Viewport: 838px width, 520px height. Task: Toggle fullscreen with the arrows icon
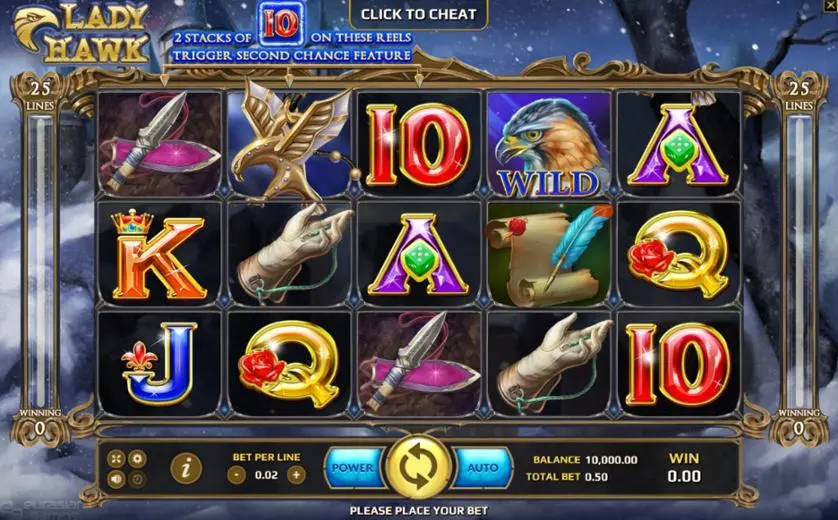coord(117,458)
